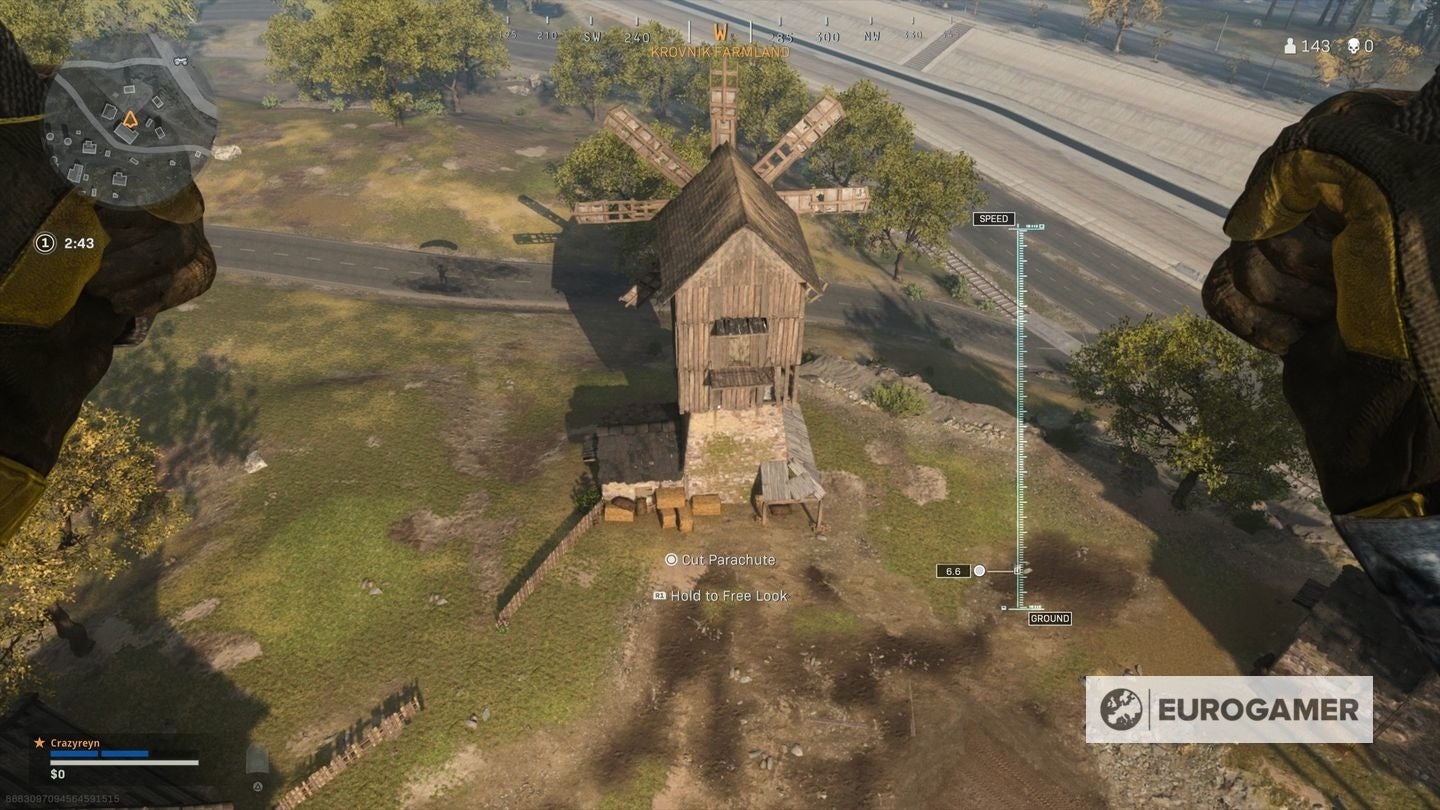
Task: Click the $0 cash display
Action: pos(56,774)
